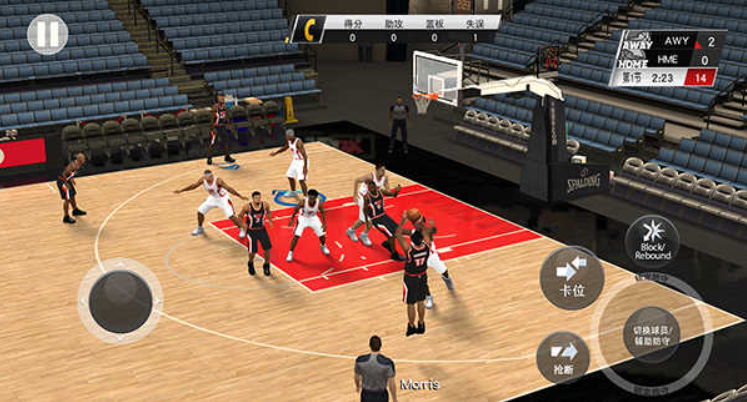Tap the Block/Rebound button

point(652,240)
